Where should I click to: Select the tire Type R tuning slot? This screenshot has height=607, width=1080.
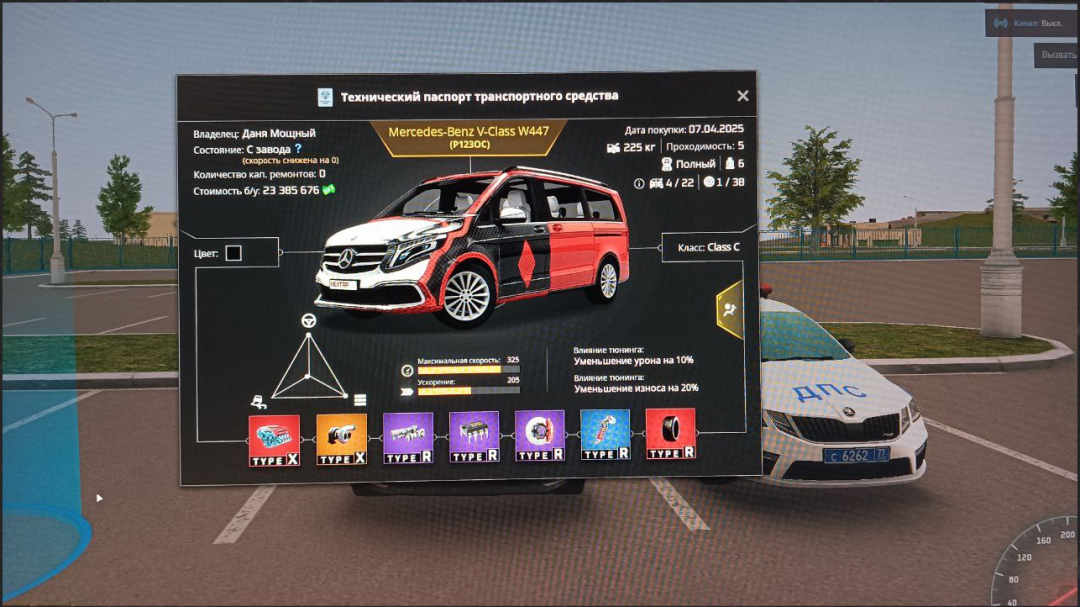[670, 433]
